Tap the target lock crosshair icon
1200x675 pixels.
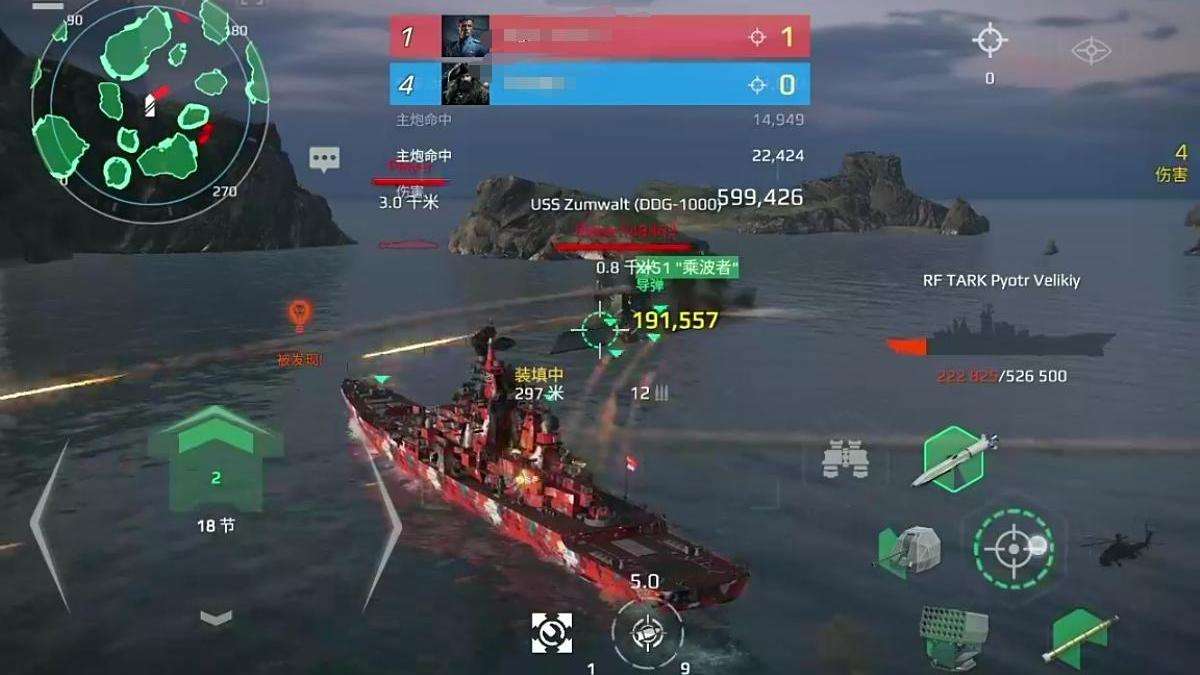pyautogui.click(x=990, y=41)
